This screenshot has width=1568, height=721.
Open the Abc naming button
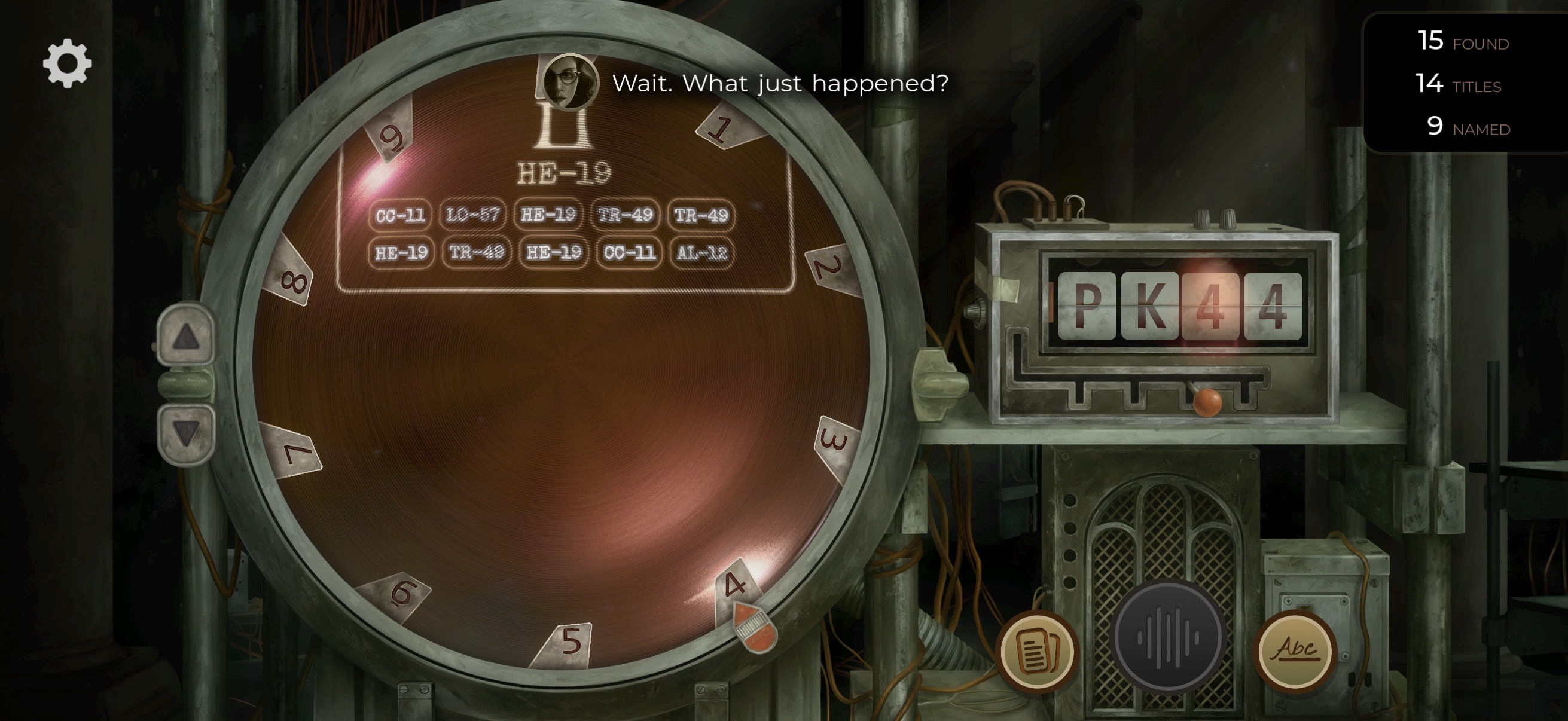click(x=1295, y=650)
